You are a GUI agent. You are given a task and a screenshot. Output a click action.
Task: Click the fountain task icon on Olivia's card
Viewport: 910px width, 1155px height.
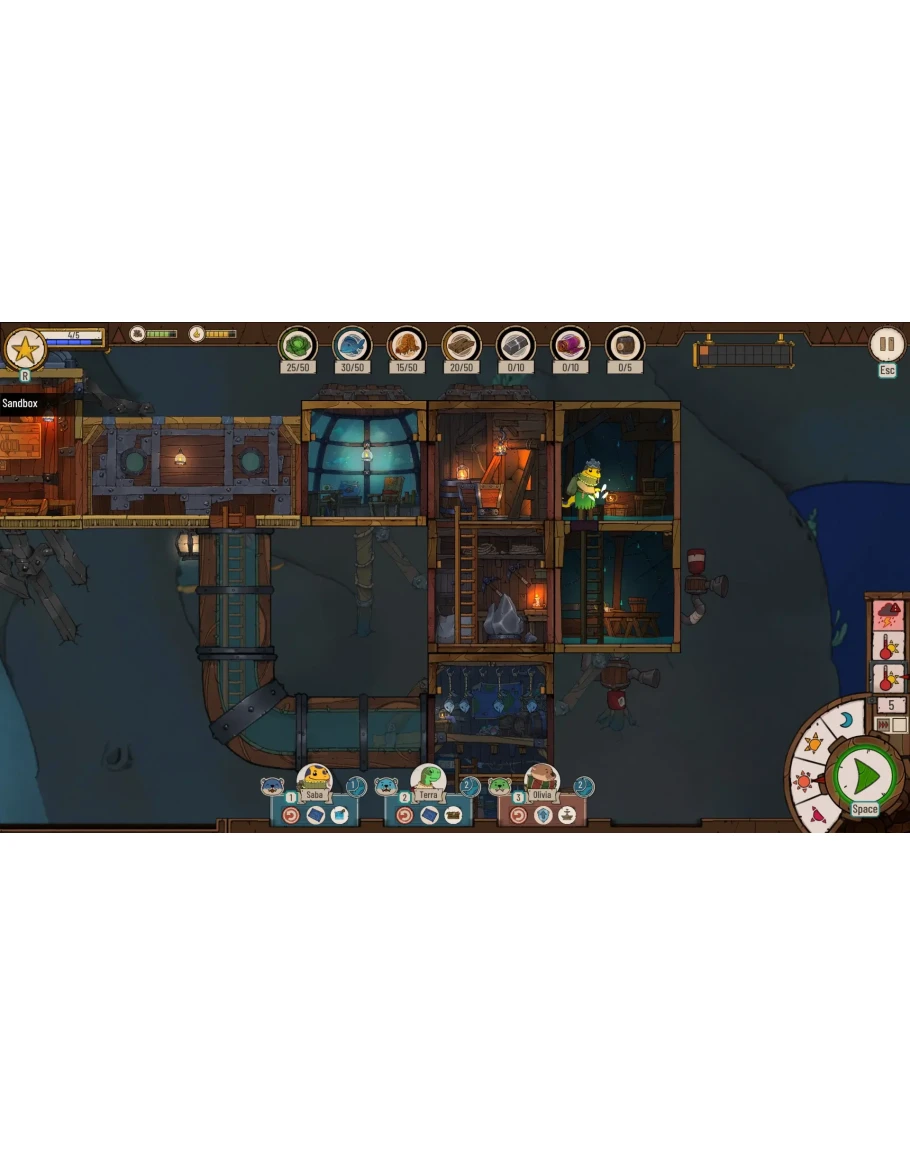[x=567, y=815]
